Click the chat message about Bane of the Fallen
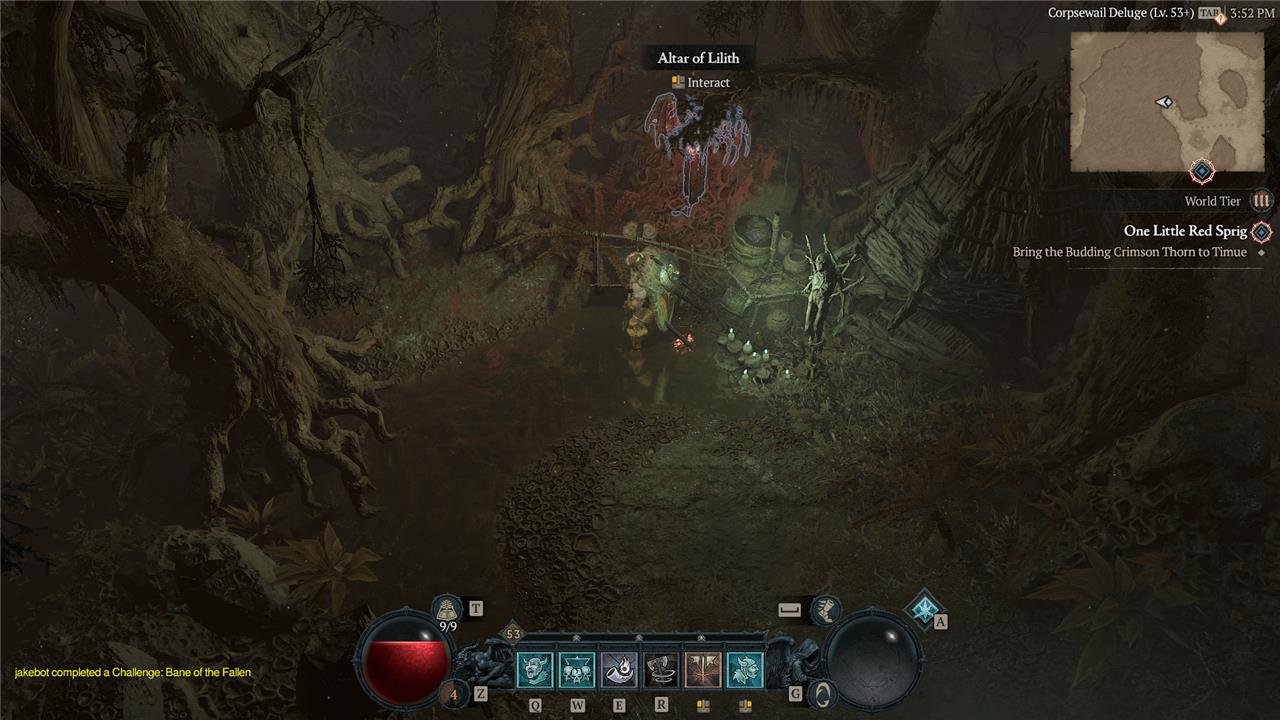This screenshot has height=720, width=1280. click(133, 673)
